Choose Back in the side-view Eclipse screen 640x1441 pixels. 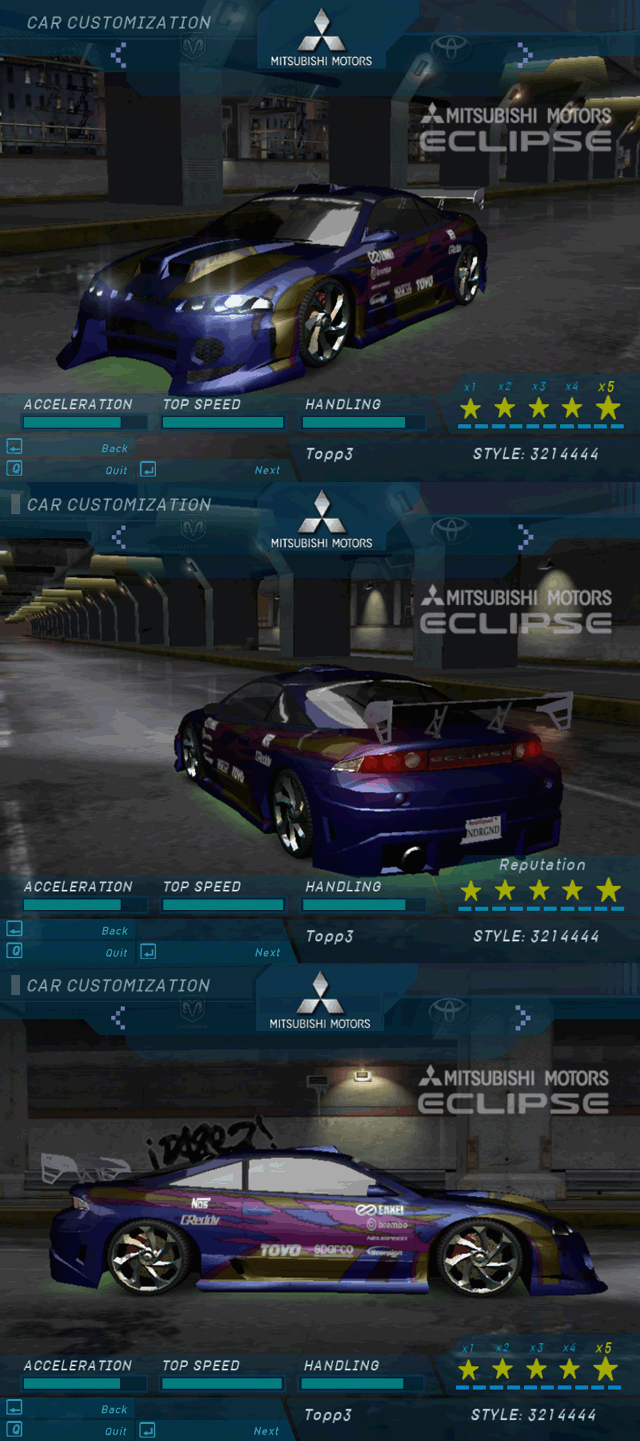[x=114, y=1410]
